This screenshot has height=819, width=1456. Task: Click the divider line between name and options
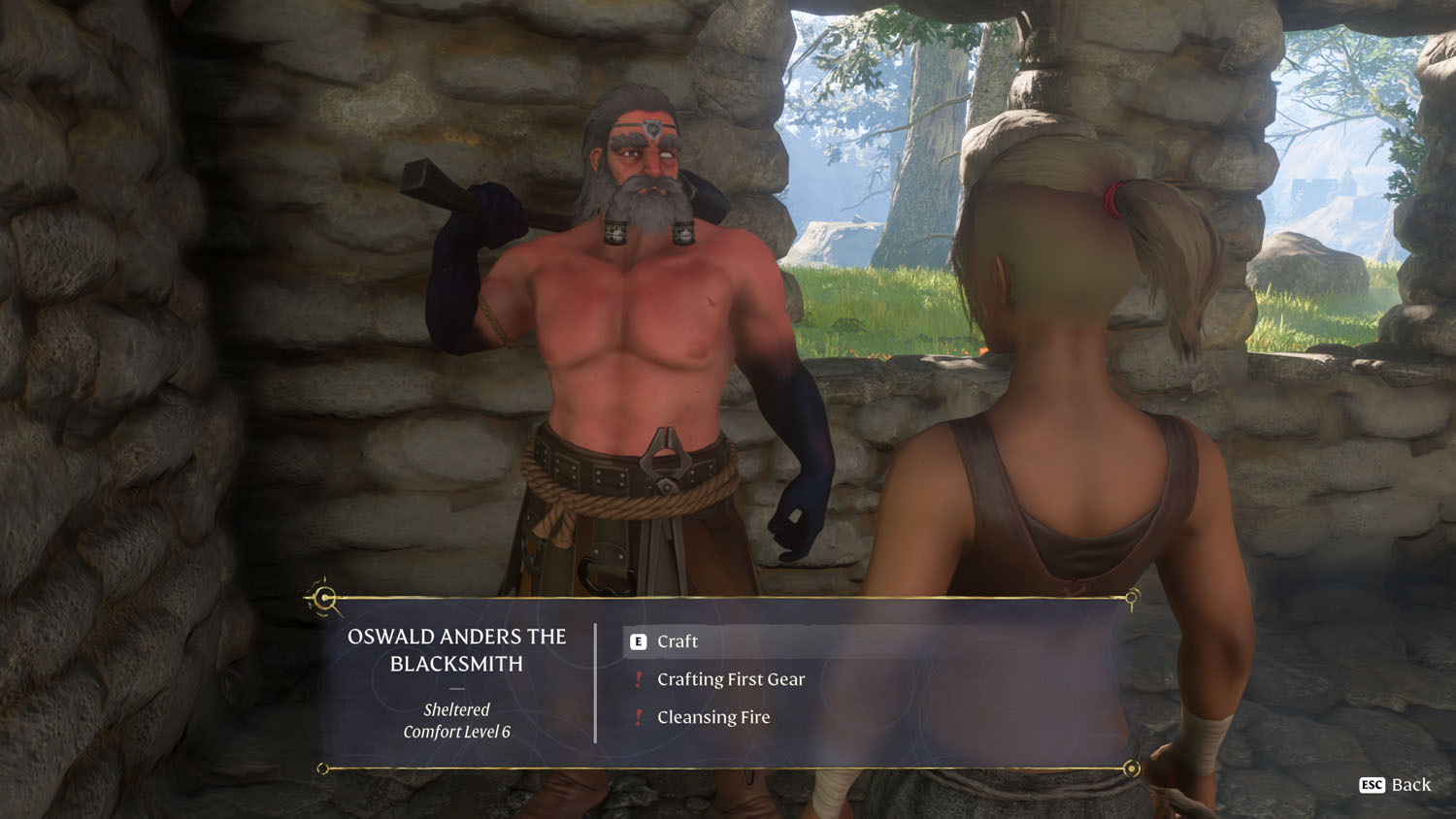pyautogui.click(x=593, y=679)
